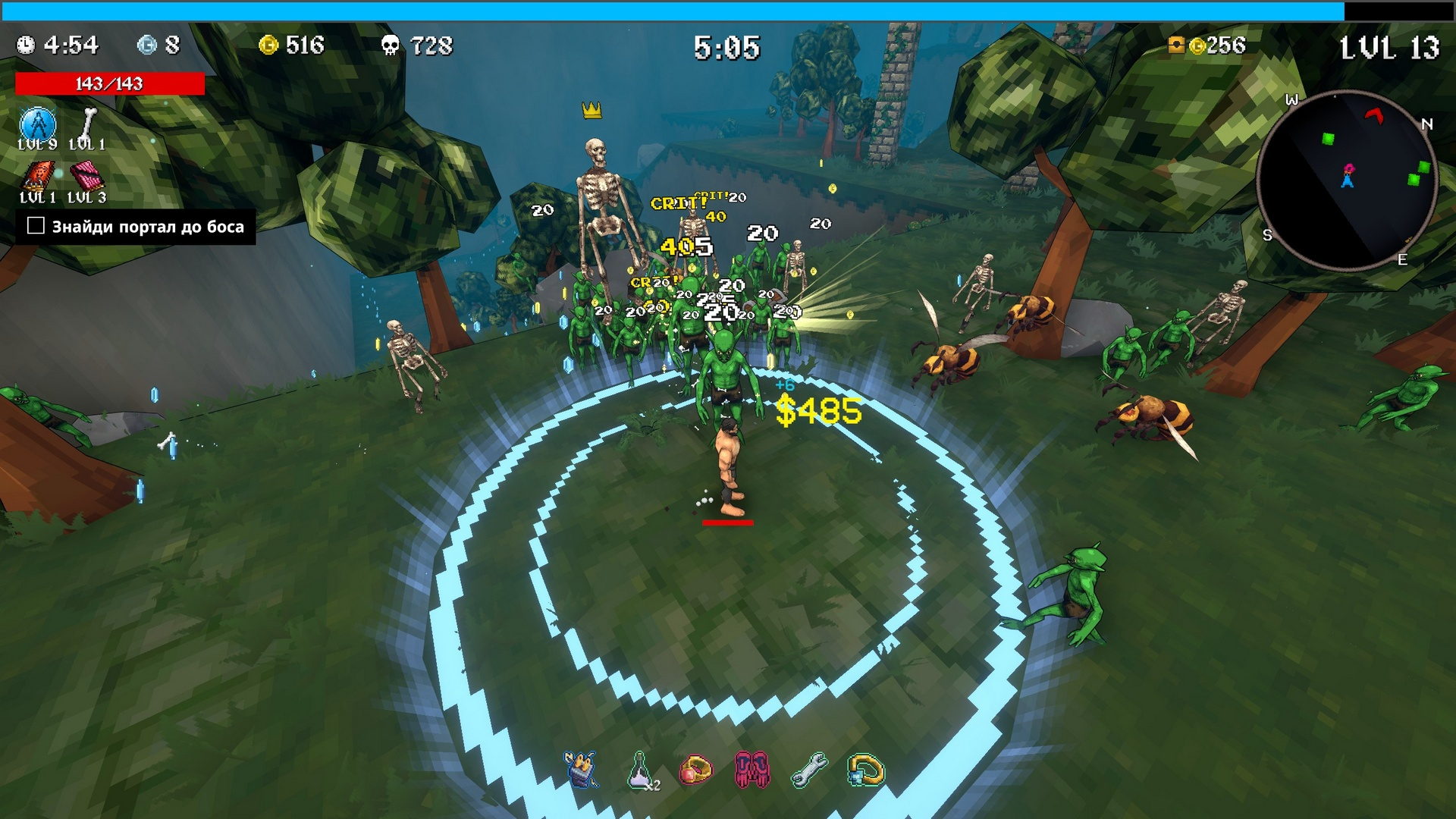Select the gold ring with blue gem

(866, 770)
